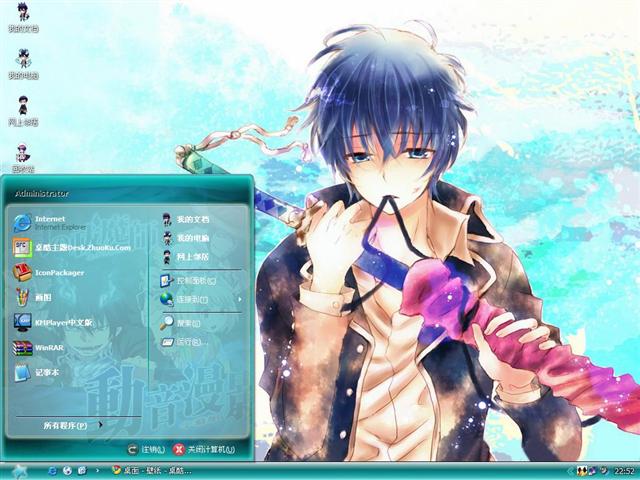Click the 网上邻居 desktop icon
The height and width of the screenshot is (480, 640).
[x=22, y=110]
